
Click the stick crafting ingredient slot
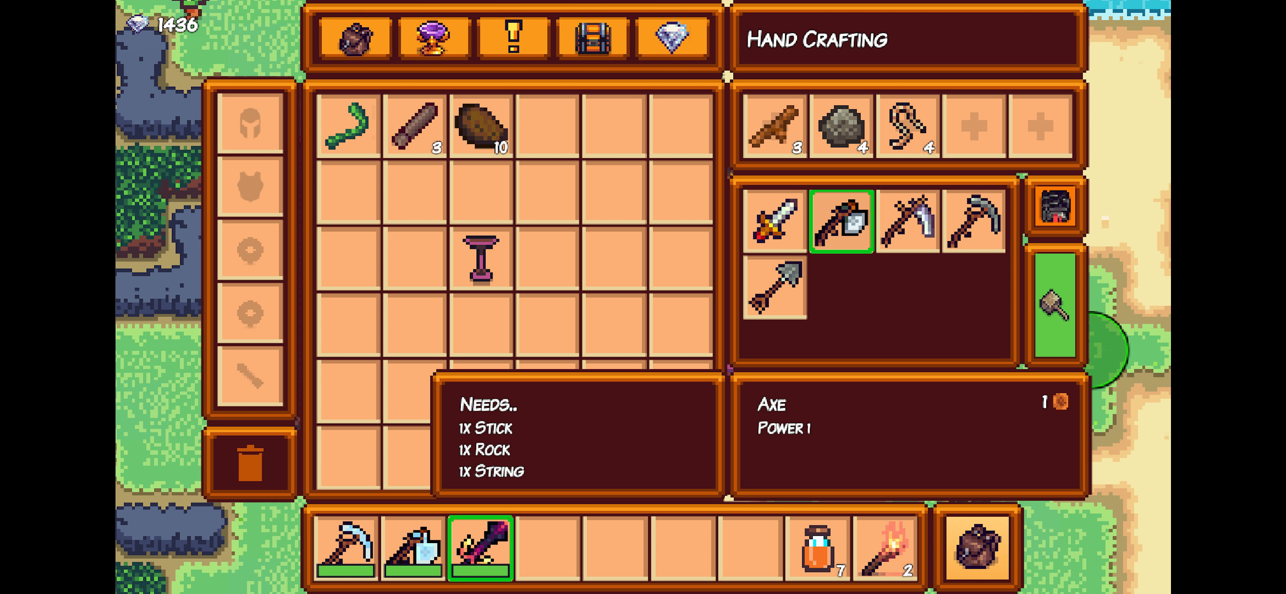coord(775,126)
